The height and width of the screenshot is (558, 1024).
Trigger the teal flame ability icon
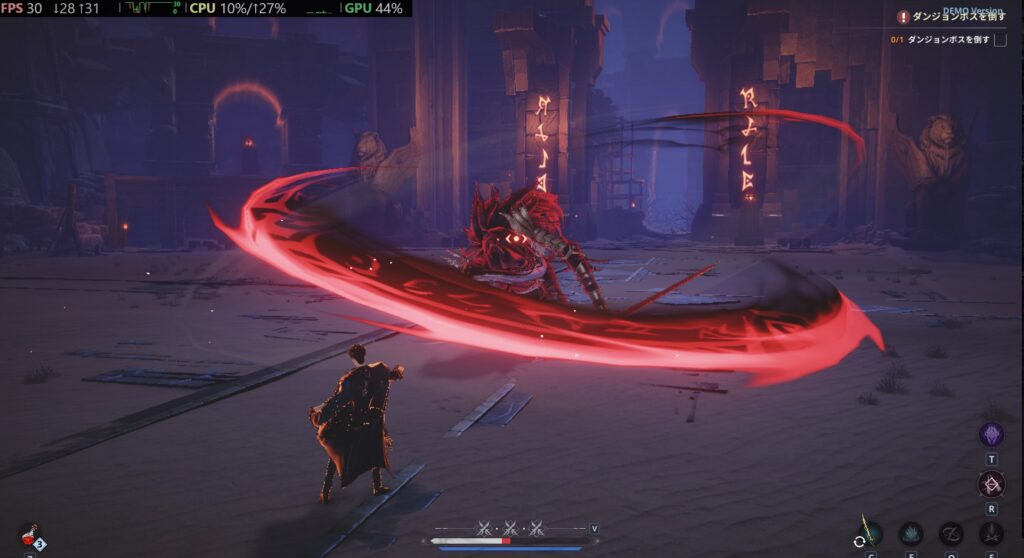pos(911,534)
